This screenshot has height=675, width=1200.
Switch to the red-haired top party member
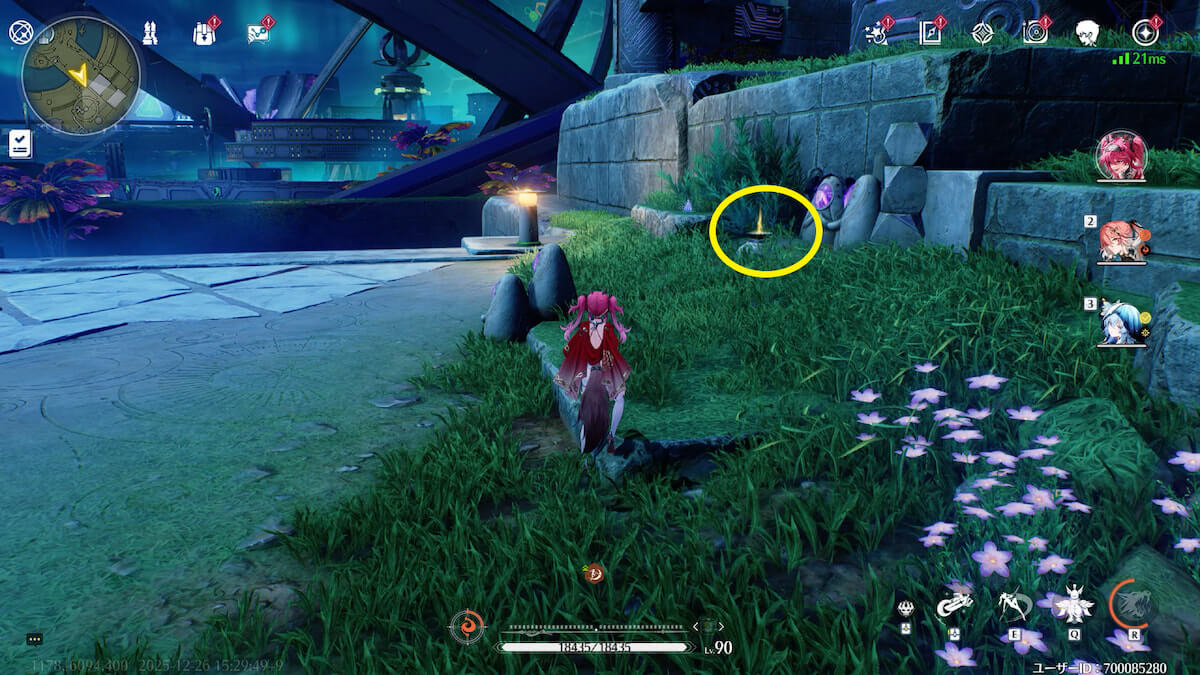pos(1120,156)
